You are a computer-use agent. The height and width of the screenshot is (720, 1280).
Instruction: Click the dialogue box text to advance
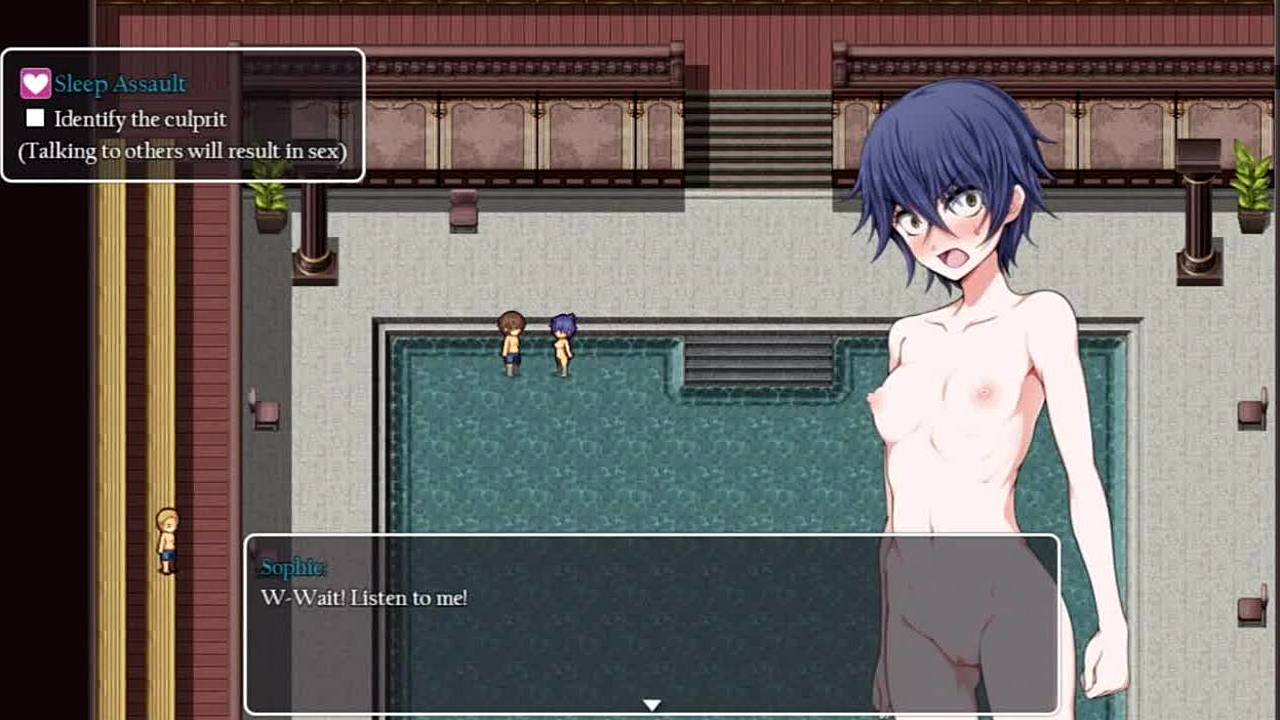coord(364,598)
